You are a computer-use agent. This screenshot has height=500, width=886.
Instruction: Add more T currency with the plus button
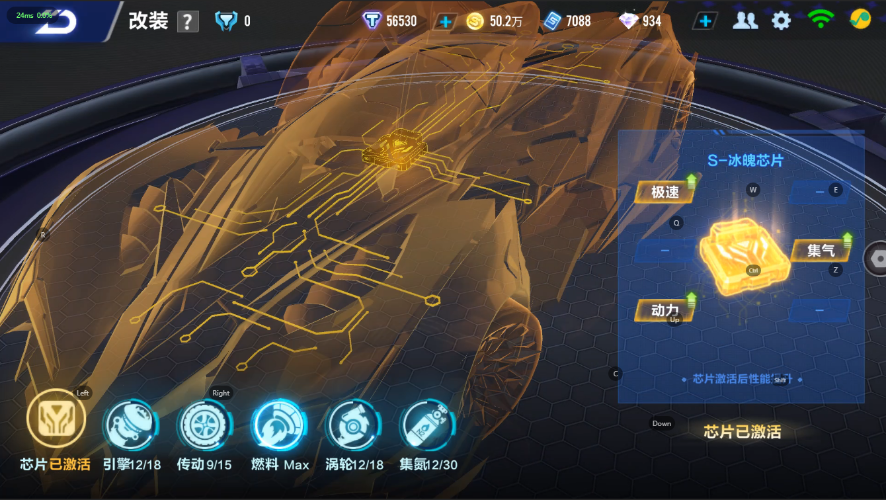445,21
